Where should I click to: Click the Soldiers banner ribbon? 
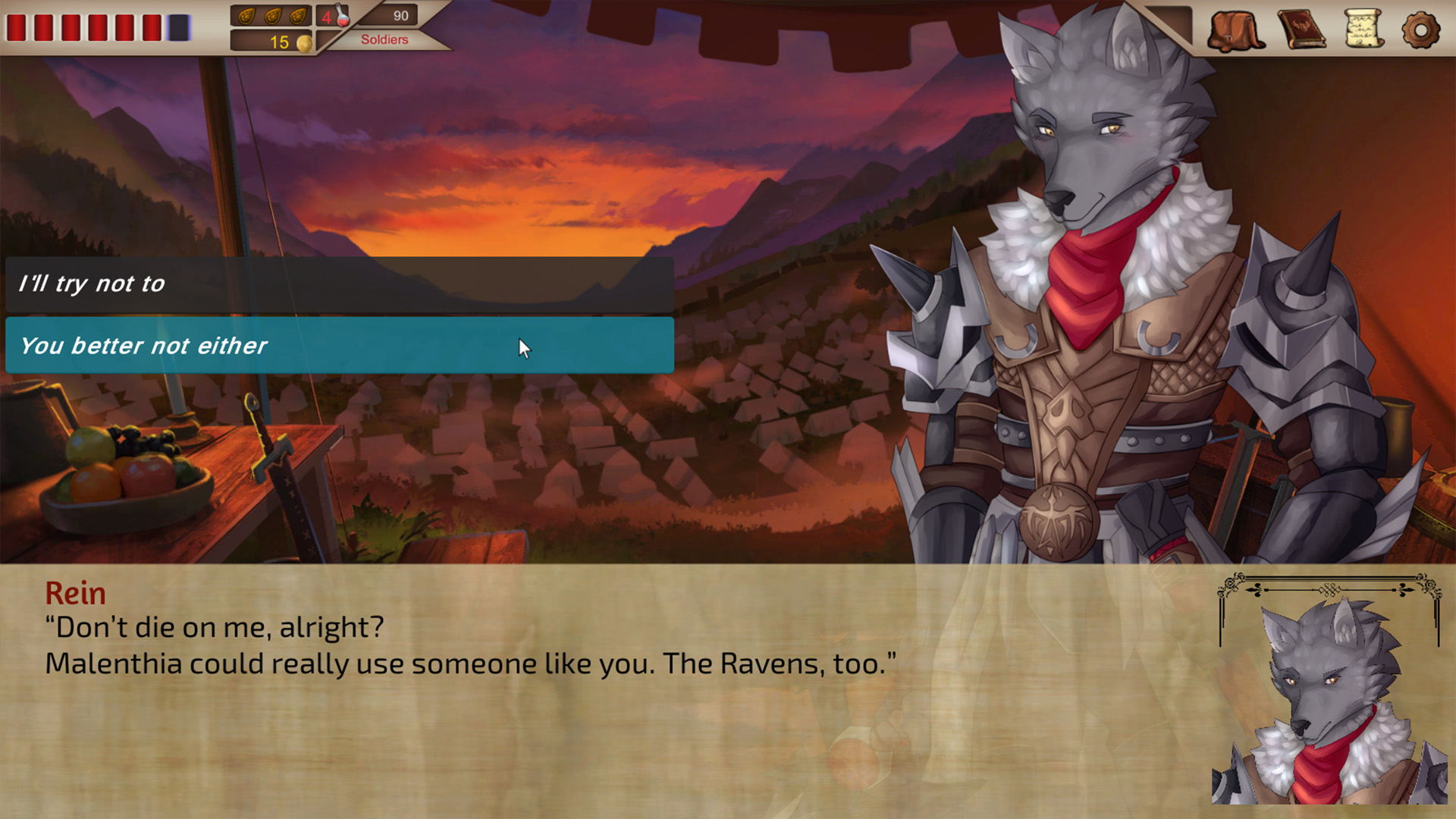coord(385,39)
